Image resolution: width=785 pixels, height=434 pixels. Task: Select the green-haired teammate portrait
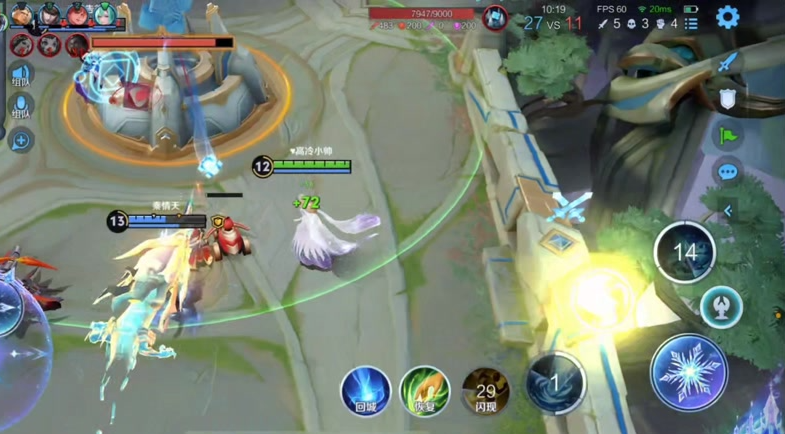coord(104,13)
